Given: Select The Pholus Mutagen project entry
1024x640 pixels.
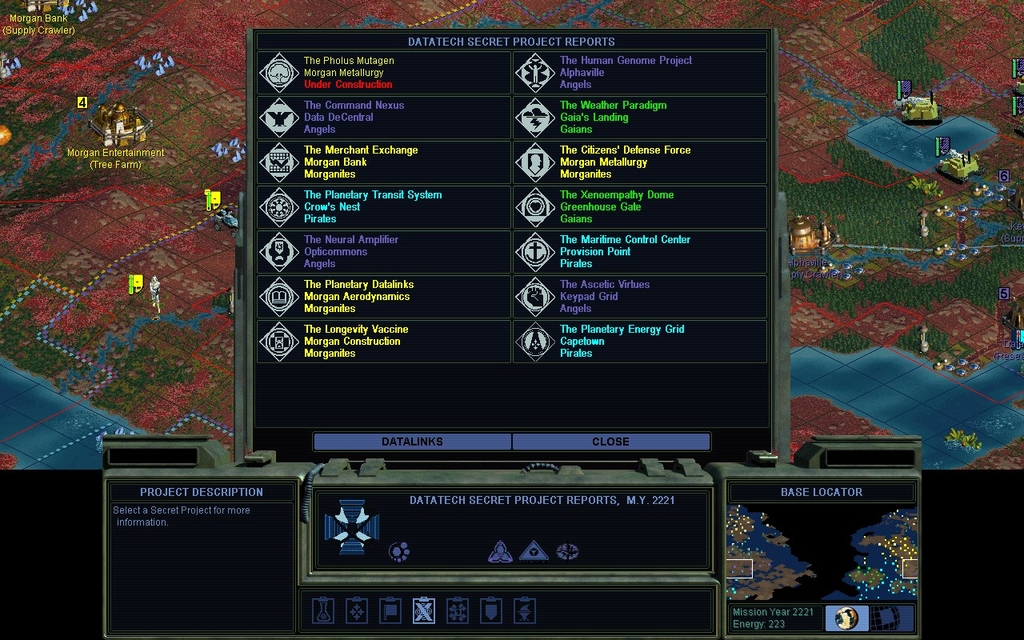Looking at the screenshot, I should (384, 73).
